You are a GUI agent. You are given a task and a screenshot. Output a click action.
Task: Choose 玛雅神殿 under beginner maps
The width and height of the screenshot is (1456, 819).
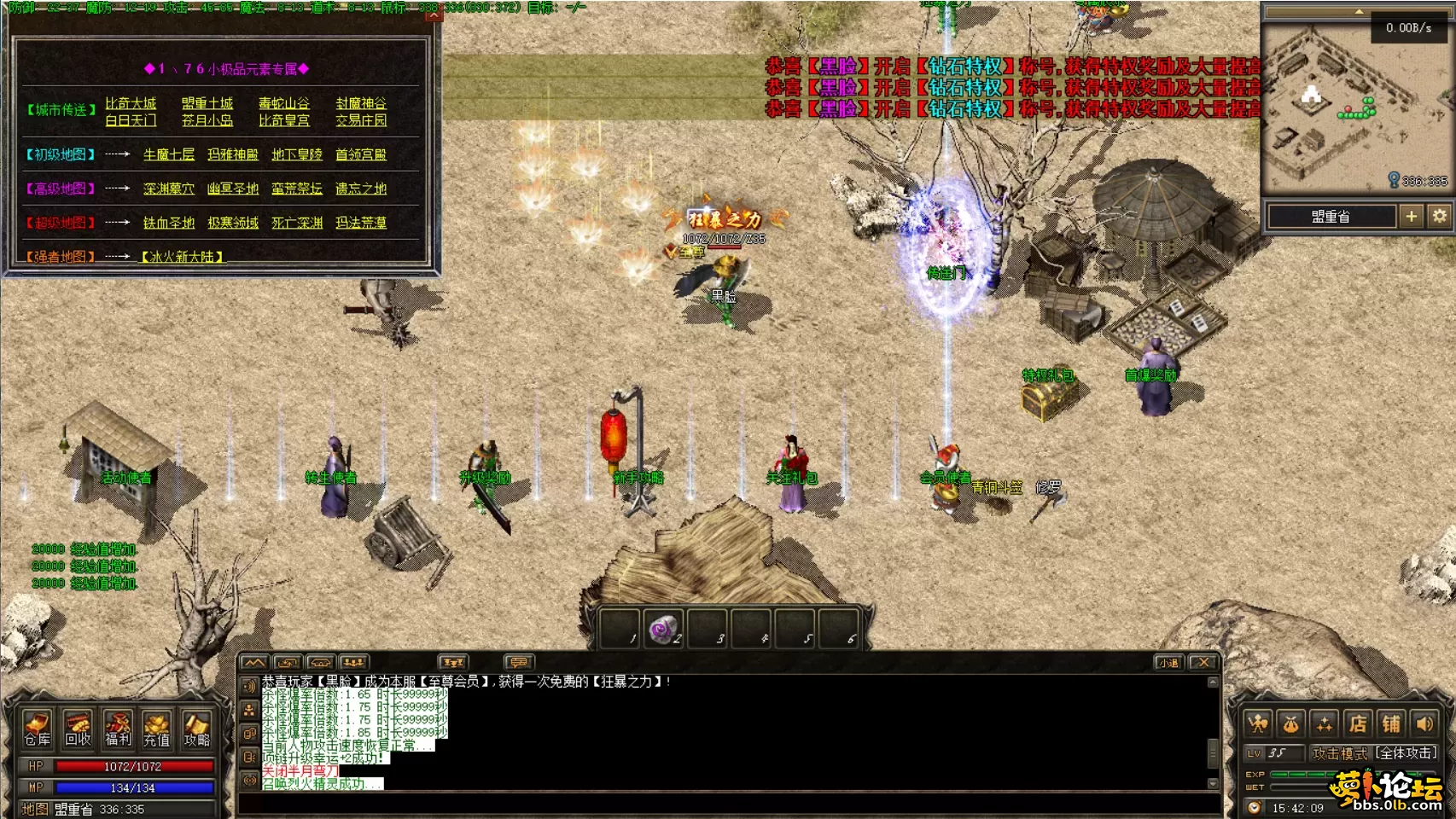(x=232, y=154)
